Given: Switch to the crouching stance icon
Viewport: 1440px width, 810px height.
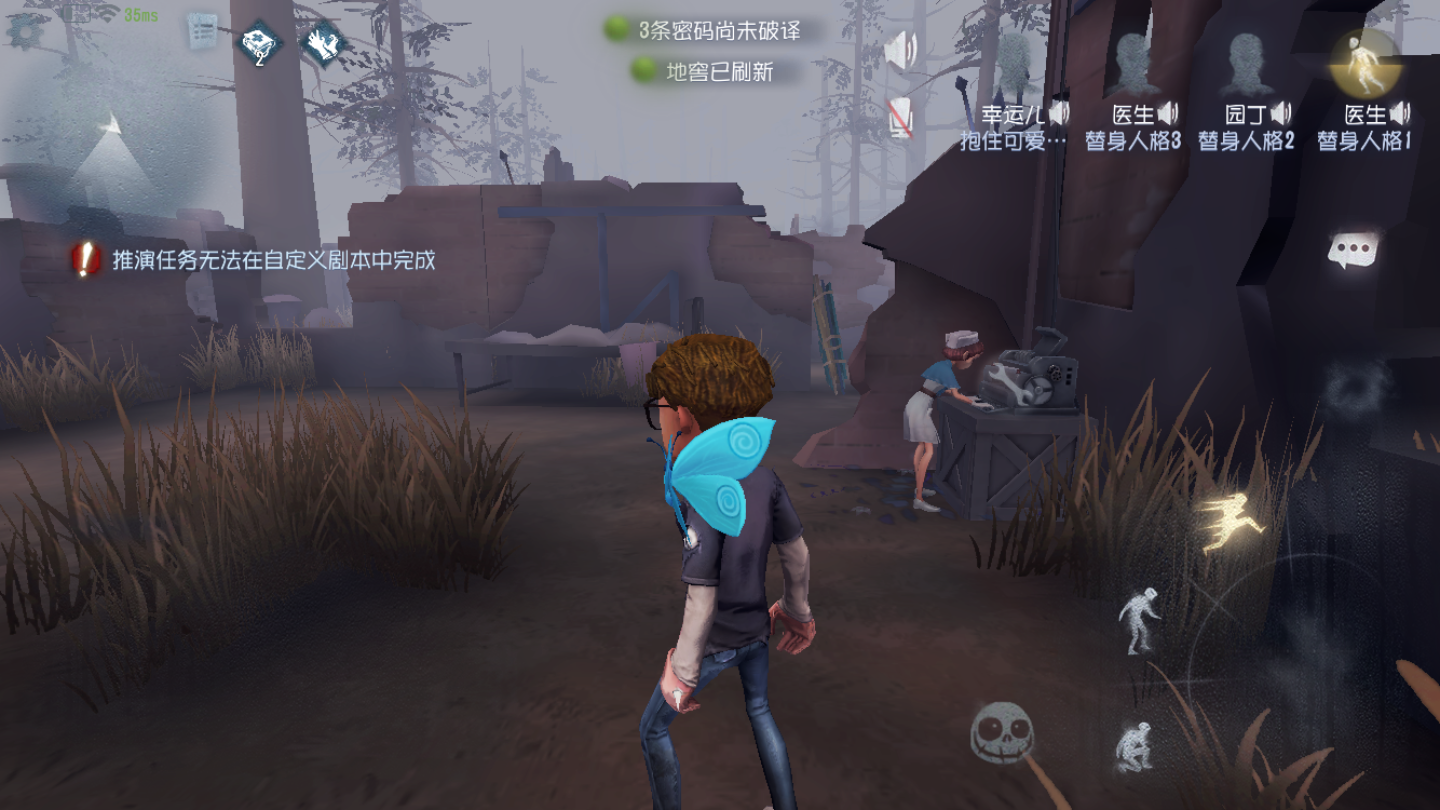Looking at the screenshot, I should (x=1134, y=746).
